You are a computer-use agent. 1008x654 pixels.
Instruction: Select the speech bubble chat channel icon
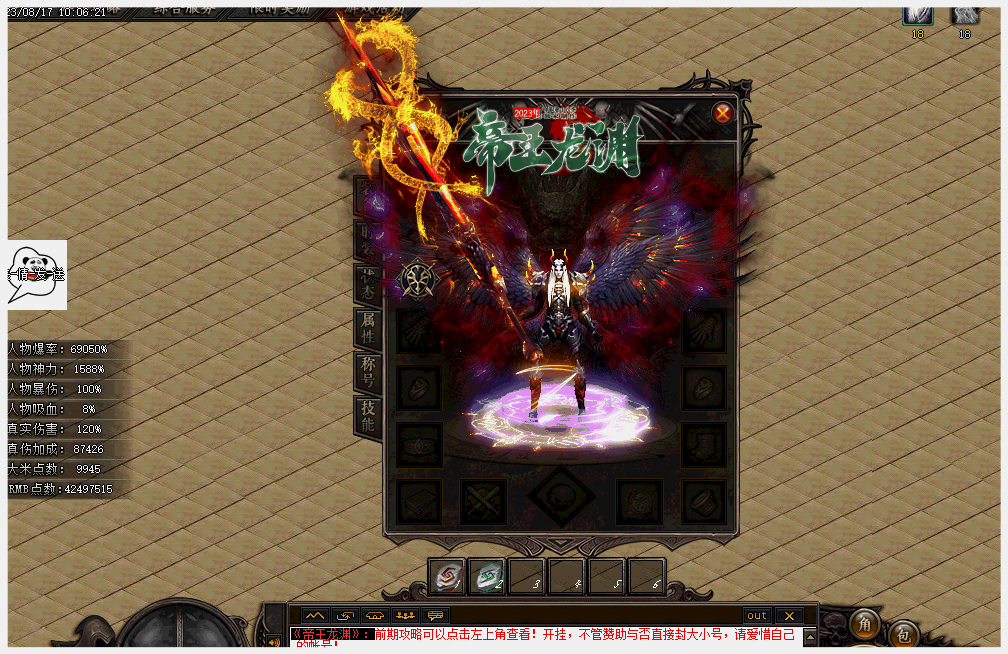tap(435, 615)
